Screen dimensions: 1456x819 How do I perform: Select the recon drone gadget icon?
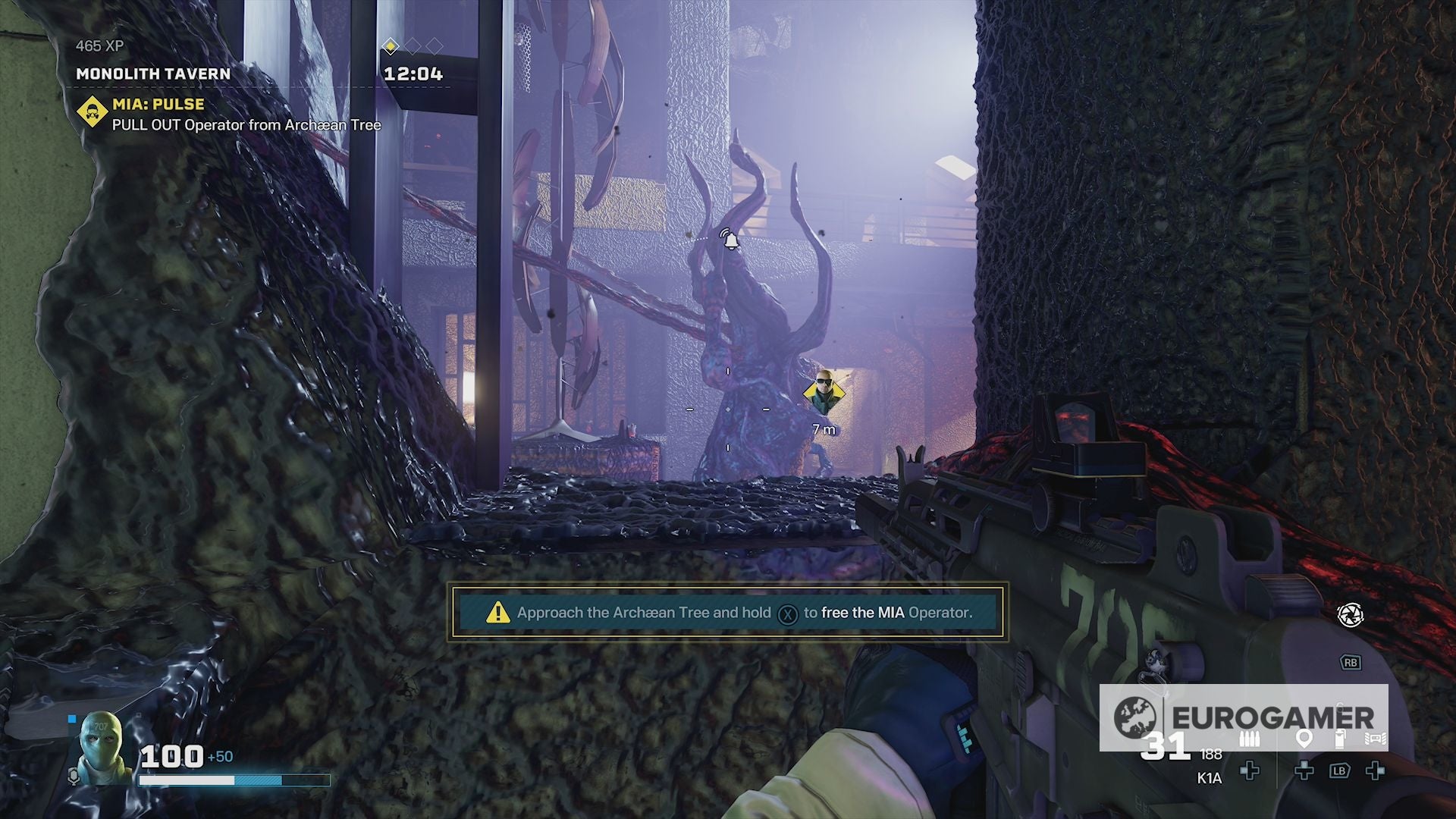(1375, 739)
